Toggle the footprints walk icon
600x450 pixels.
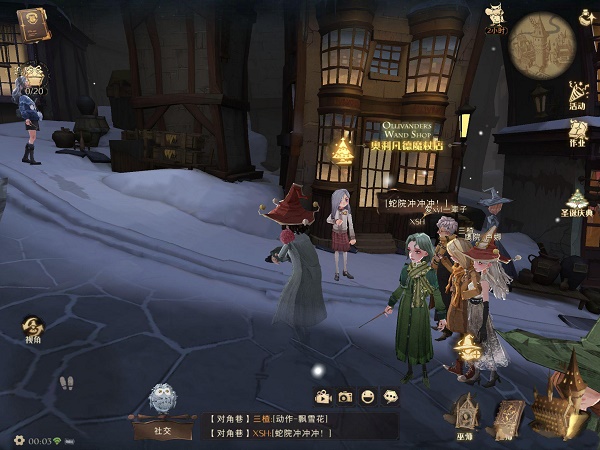[67, 384]
